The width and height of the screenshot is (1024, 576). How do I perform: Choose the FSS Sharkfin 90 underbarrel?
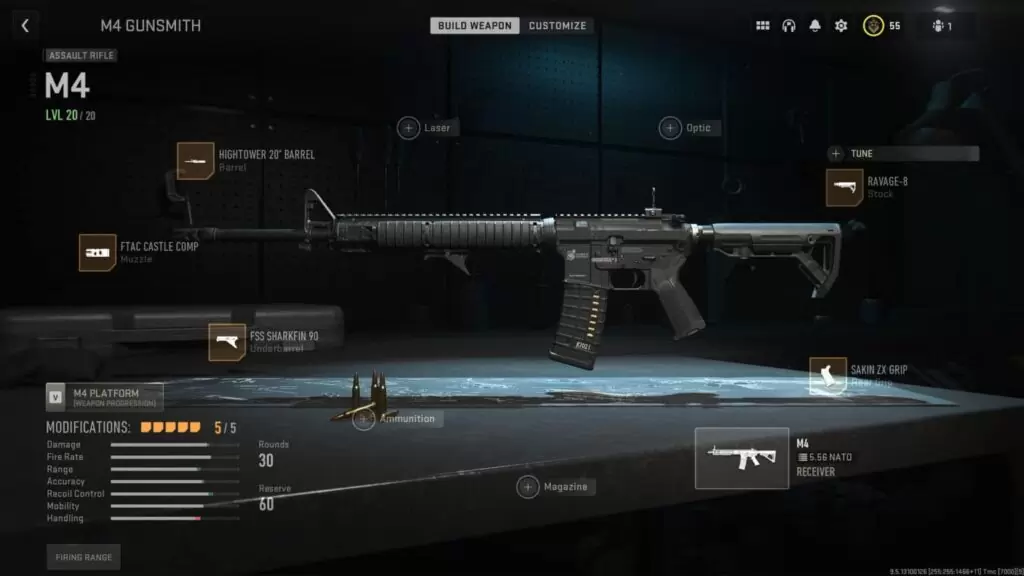click(227, 342)
